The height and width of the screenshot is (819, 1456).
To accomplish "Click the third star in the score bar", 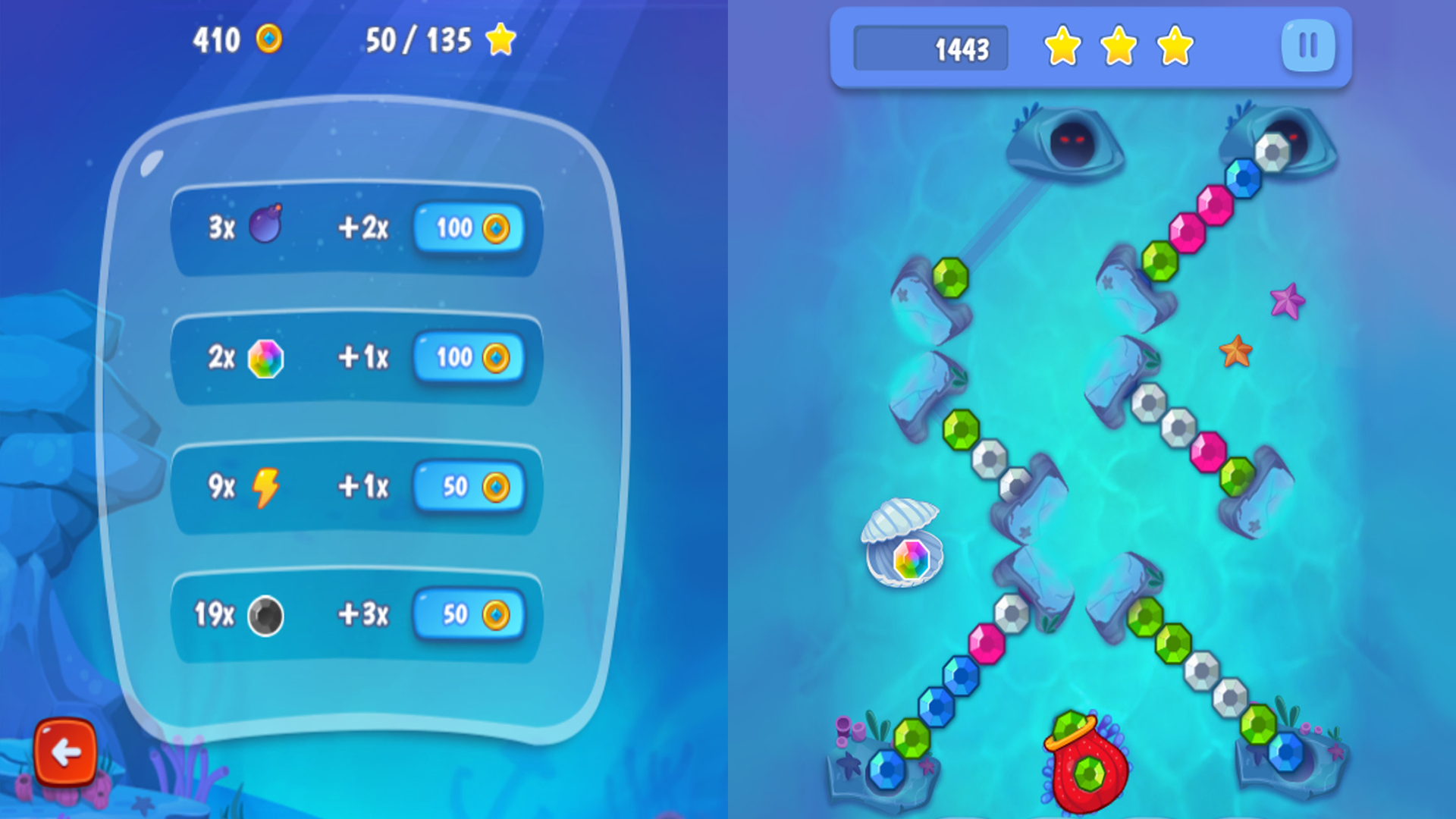I will click(1173, 47).
